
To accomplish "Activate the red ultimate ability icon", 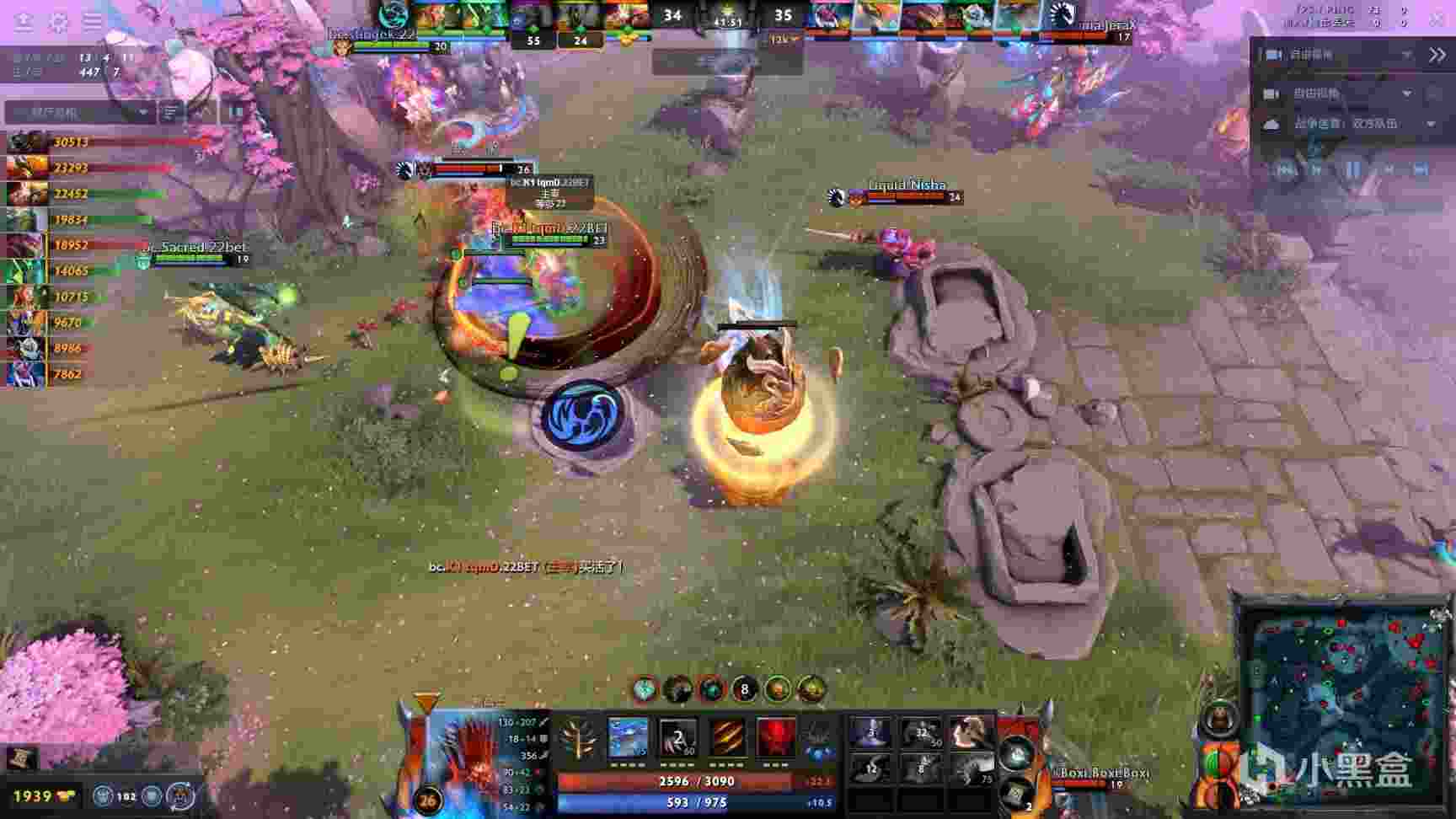I will tap(775, 739).
